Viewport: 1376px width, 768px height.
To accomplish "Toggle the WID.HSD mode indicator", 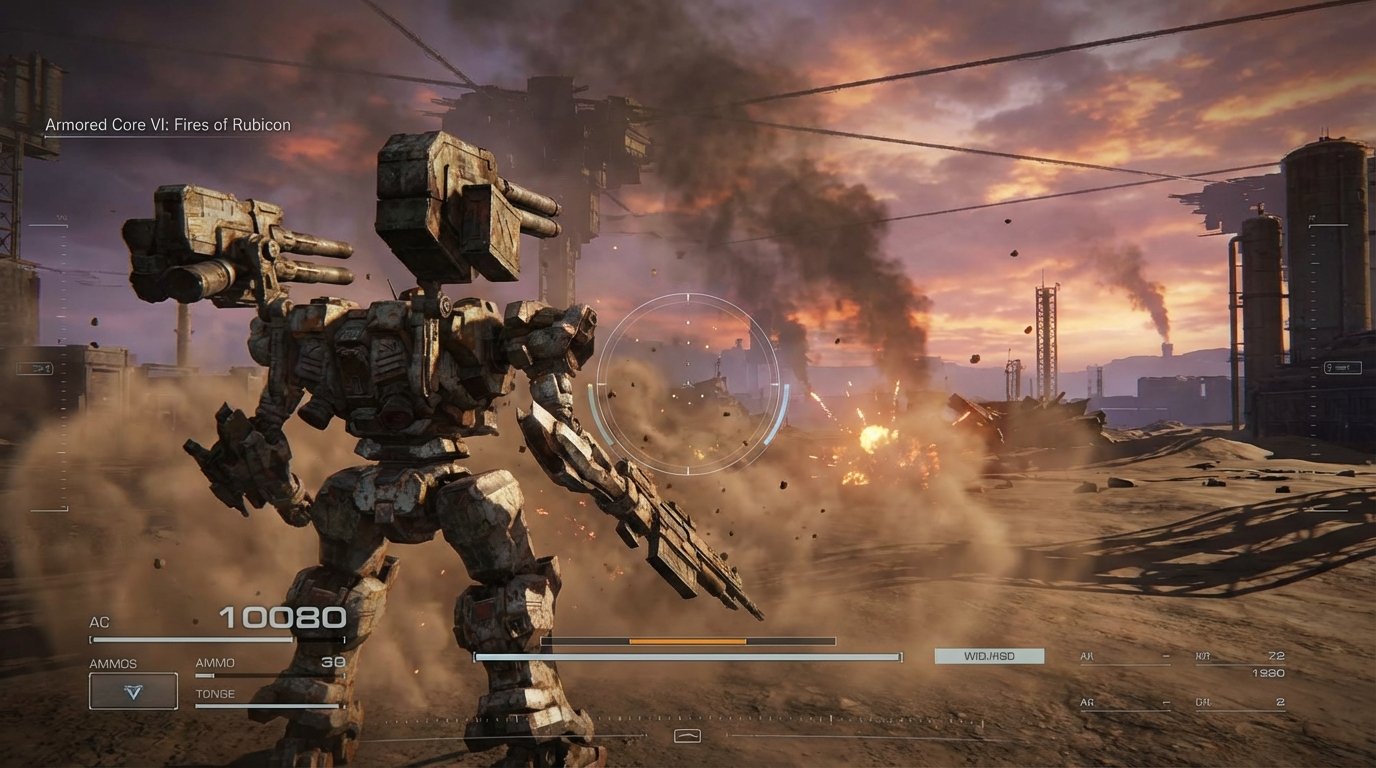I will point(988,656).
